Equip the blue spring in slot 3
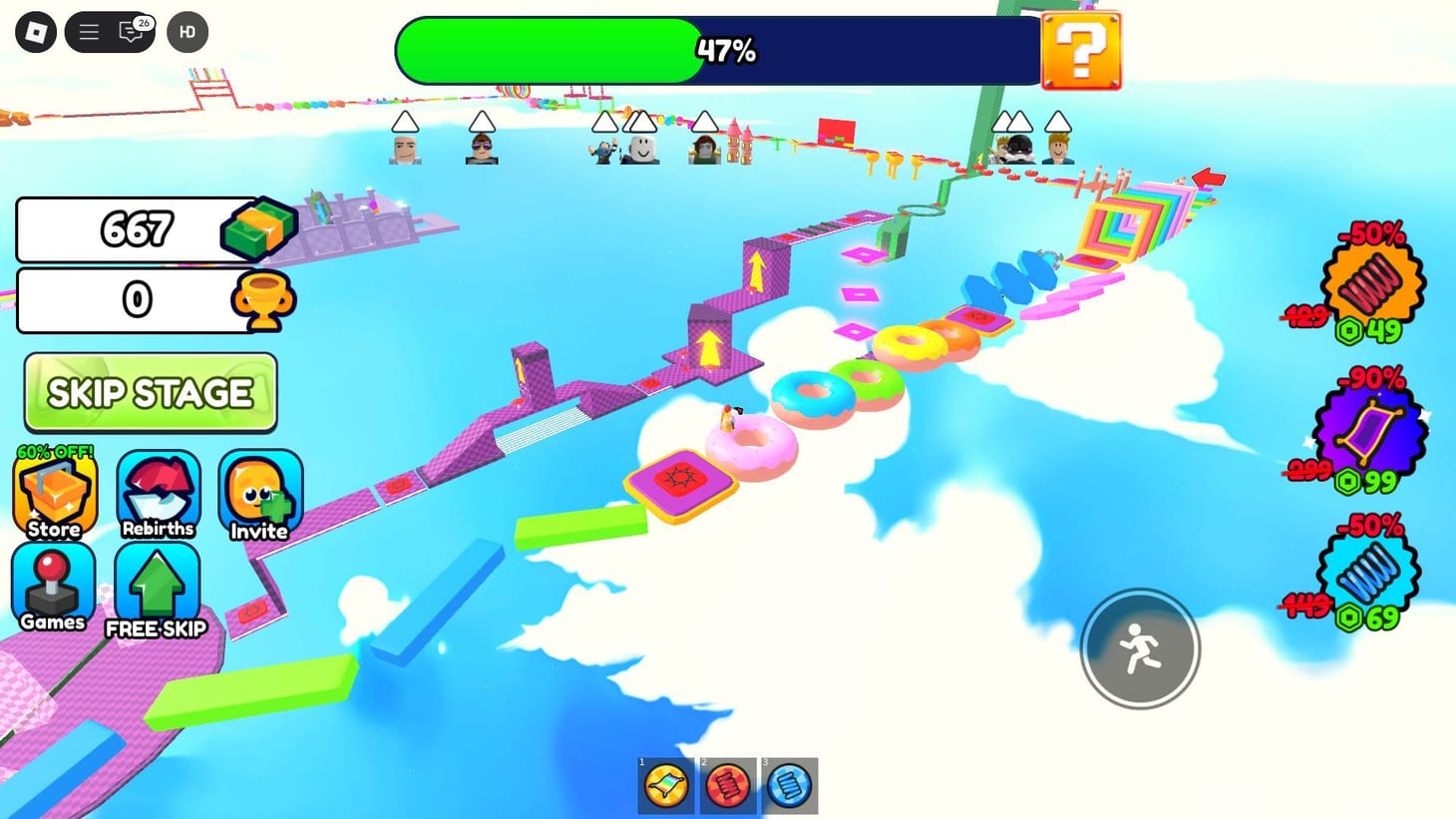 [x=790, y=785]
